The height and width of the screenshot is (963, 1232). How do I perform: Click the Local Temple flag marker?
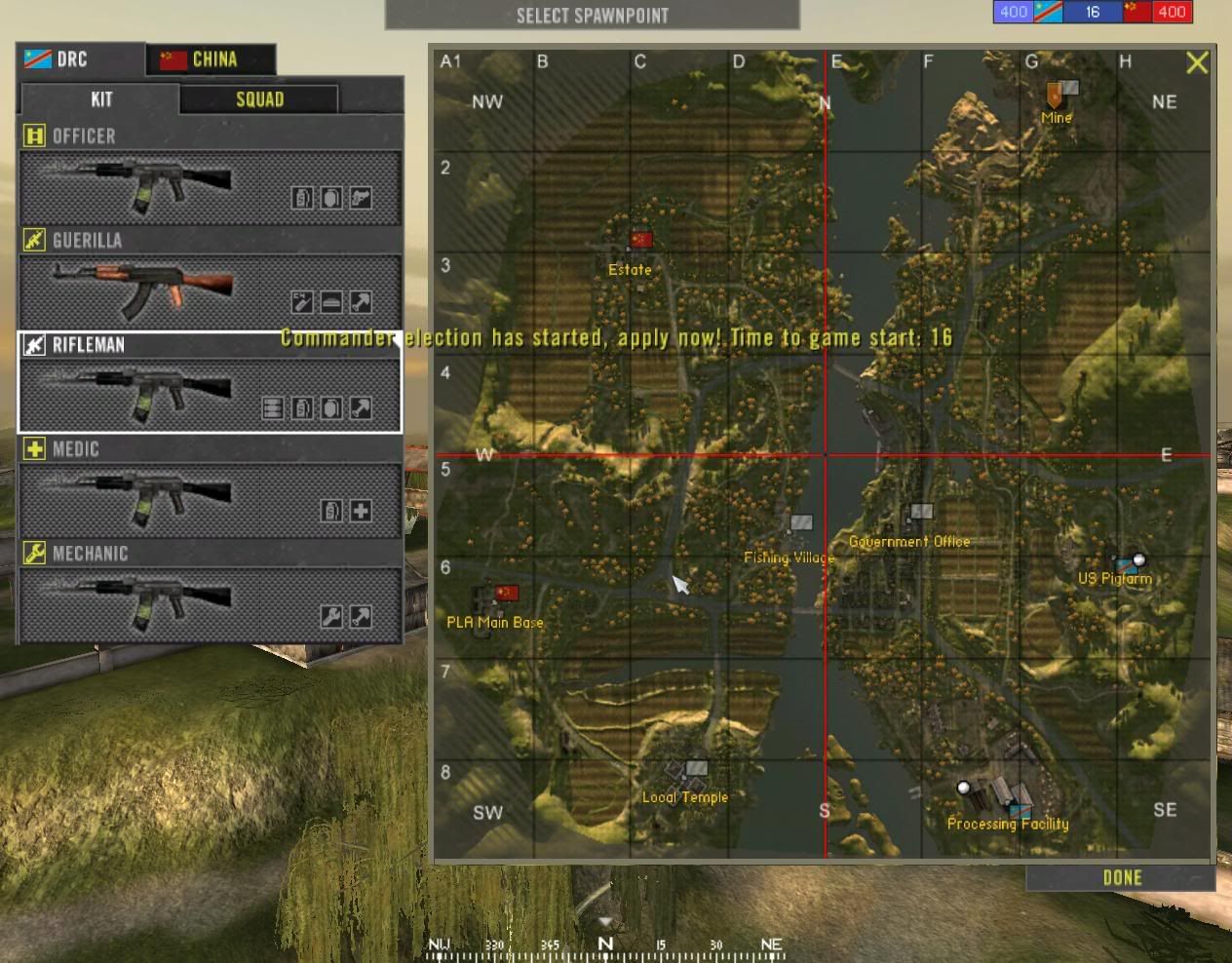pyautogui.click(x=696, y=768)
